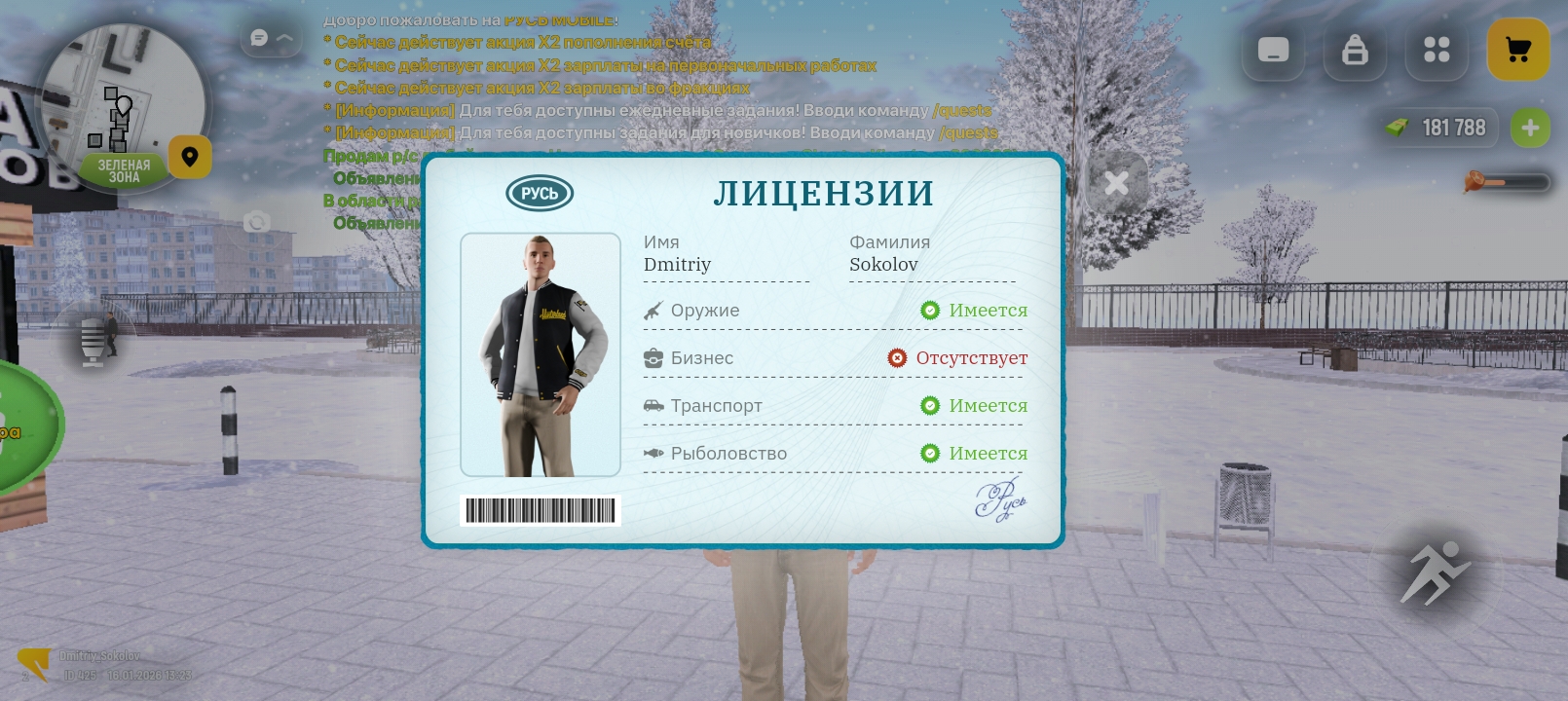The width and height of the screenshot is (1568, 701).
Task: Click the orange energy bar at top right
Action: tap(1505, 182)
